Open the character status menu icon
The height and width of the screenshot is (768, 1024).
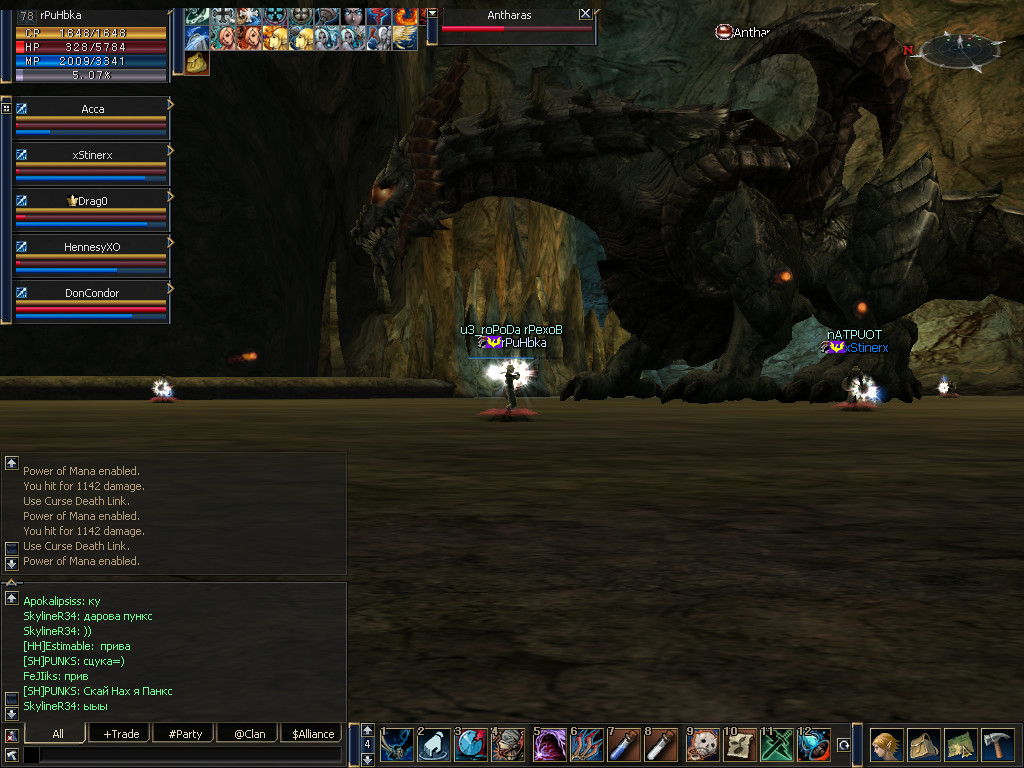[887, 745]
